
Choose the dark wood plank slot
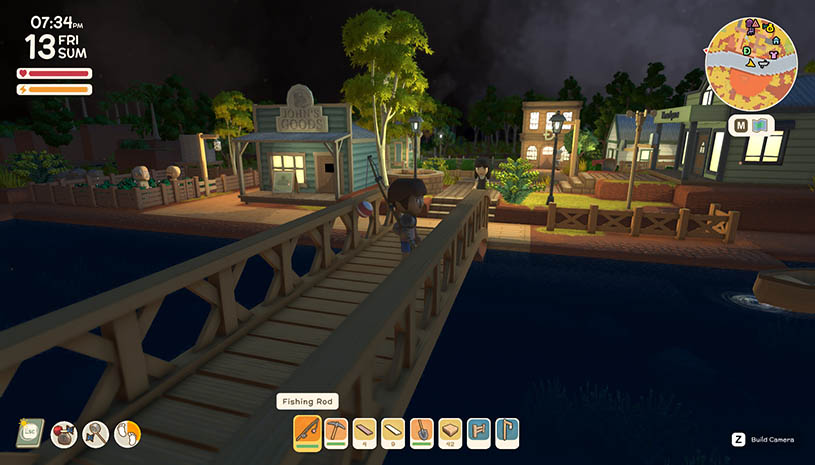(364, 432)
